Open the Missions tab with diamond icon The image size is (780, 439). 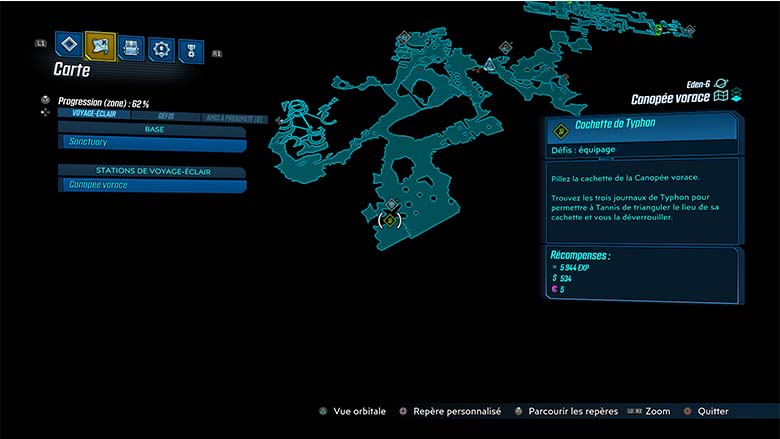pos(68,45)
